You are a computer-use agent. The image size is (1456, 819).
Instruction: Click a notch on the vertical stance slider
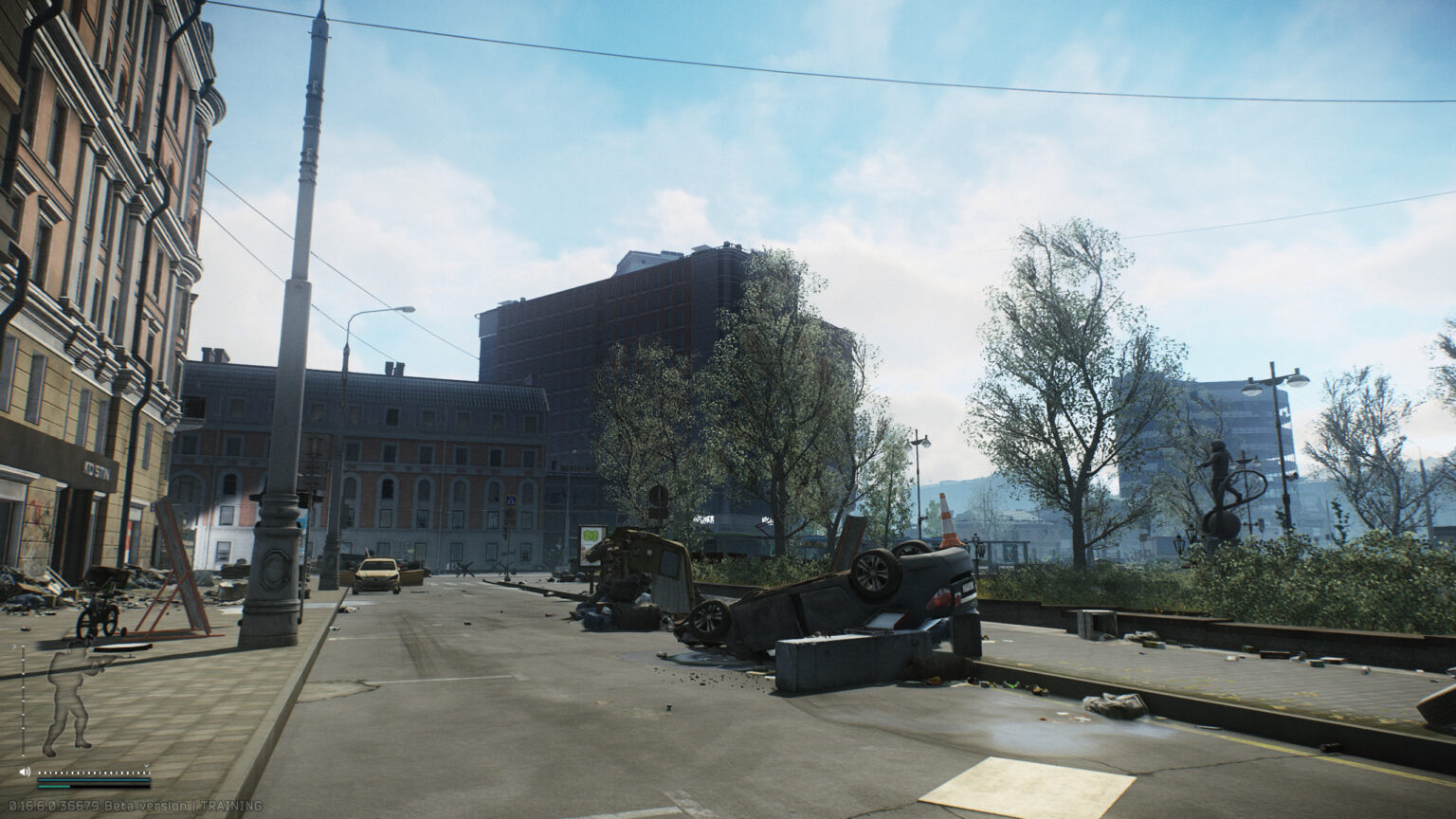24,686
